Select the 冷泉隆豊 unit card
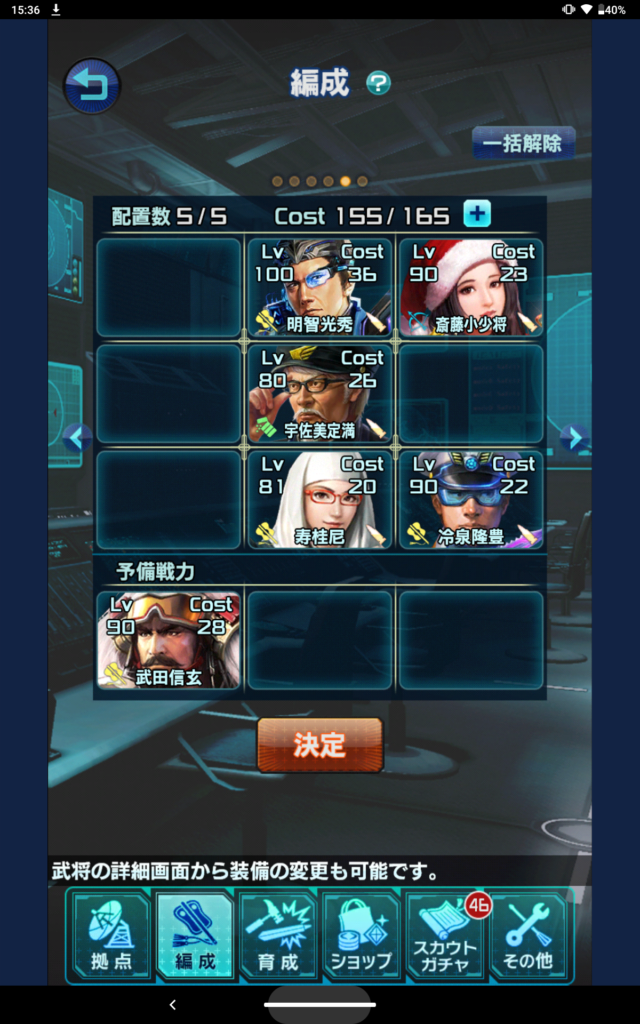 point(471,499)
